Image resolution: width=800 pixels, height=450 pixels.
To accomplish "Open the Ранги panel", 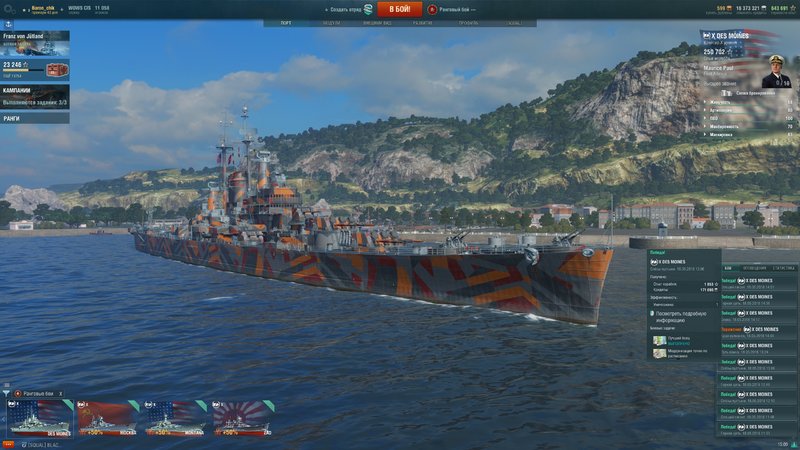I will 34,117.
